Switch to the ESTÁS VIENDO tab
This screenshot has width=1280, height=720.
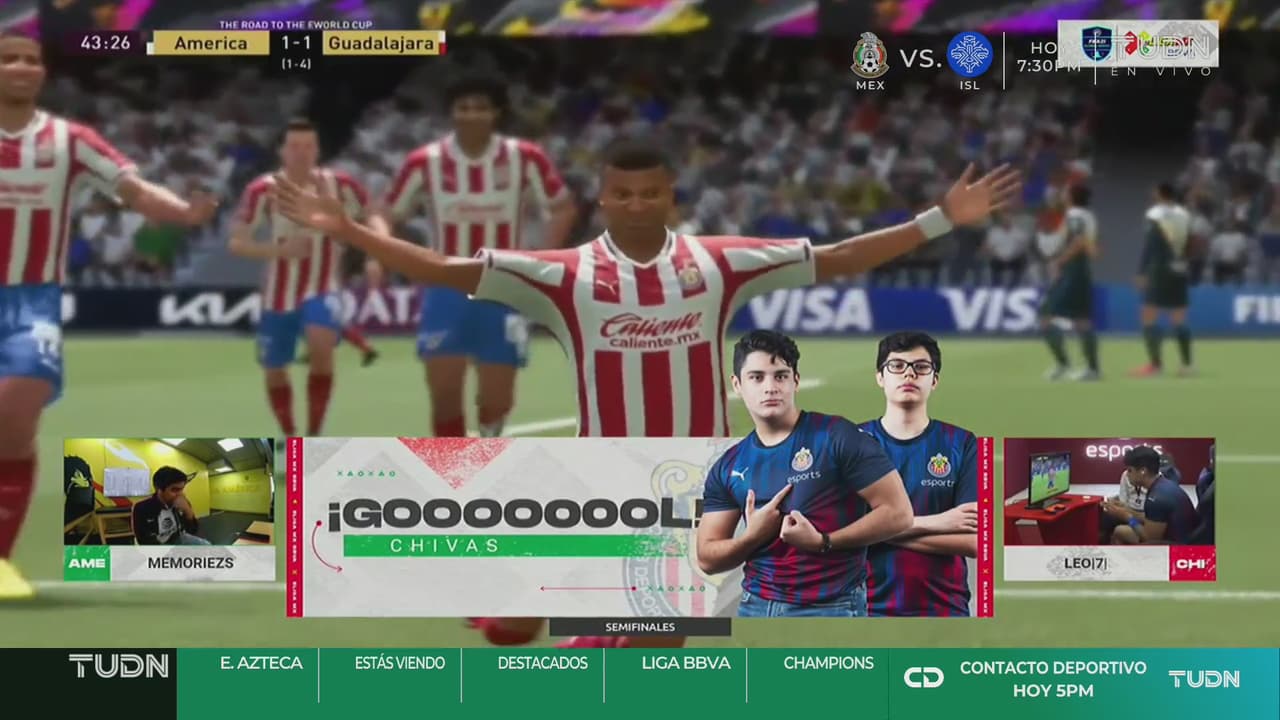pyautogui.click(x=399, y=663)
